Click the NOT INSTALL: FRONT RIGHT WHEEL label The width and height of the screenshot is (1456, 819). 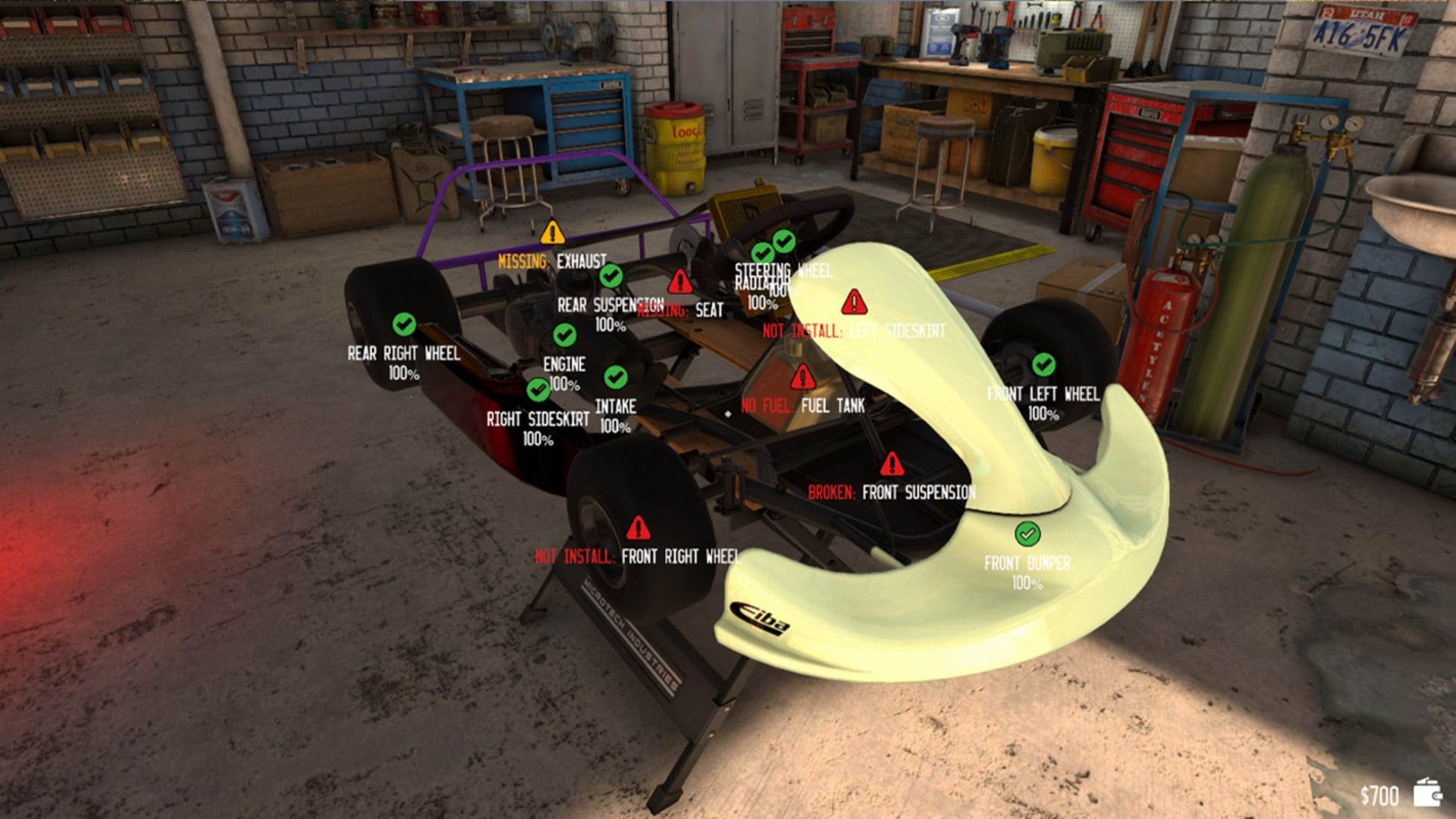pos(638,557)
